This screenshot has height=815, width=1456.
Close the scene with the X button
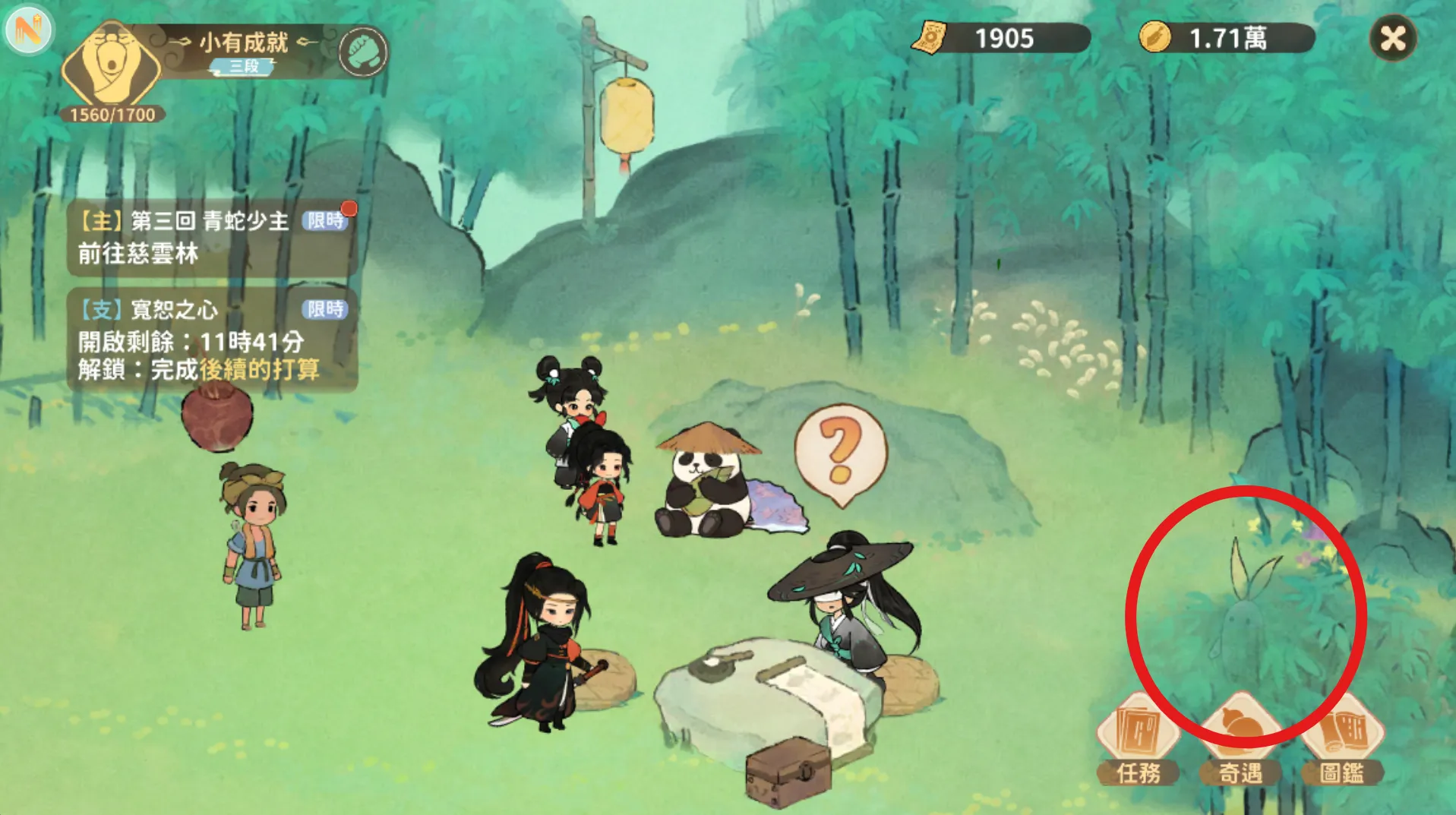[x=1393, y=38]
